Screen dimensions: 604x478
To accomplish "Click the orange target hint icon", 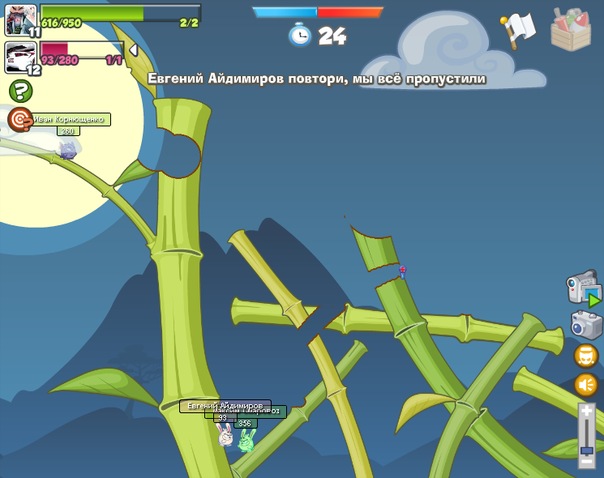I will 19,119.
